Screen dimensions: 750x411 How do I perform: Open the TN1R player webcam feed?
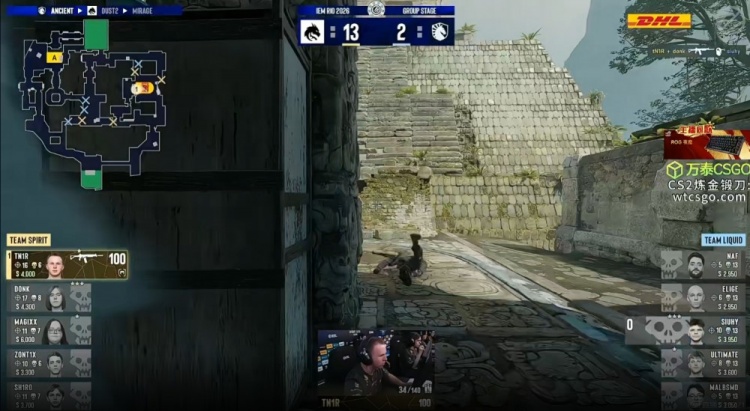(x=375, y=364)
